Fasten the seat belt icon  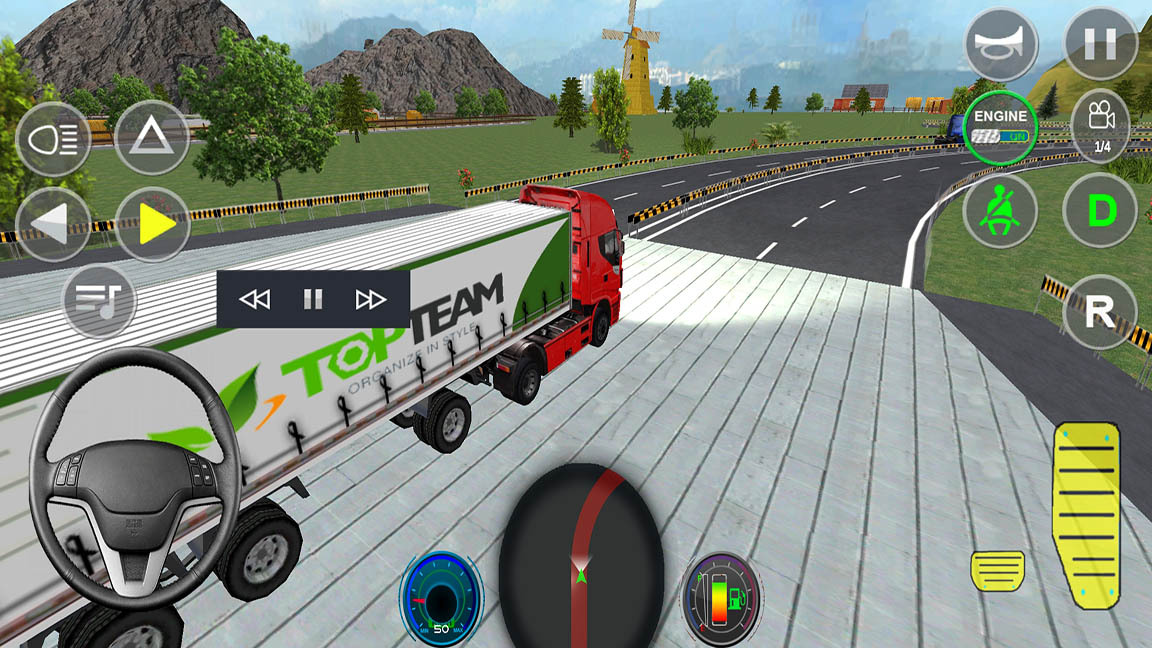pyautogui.click(x=1001, y=212)
